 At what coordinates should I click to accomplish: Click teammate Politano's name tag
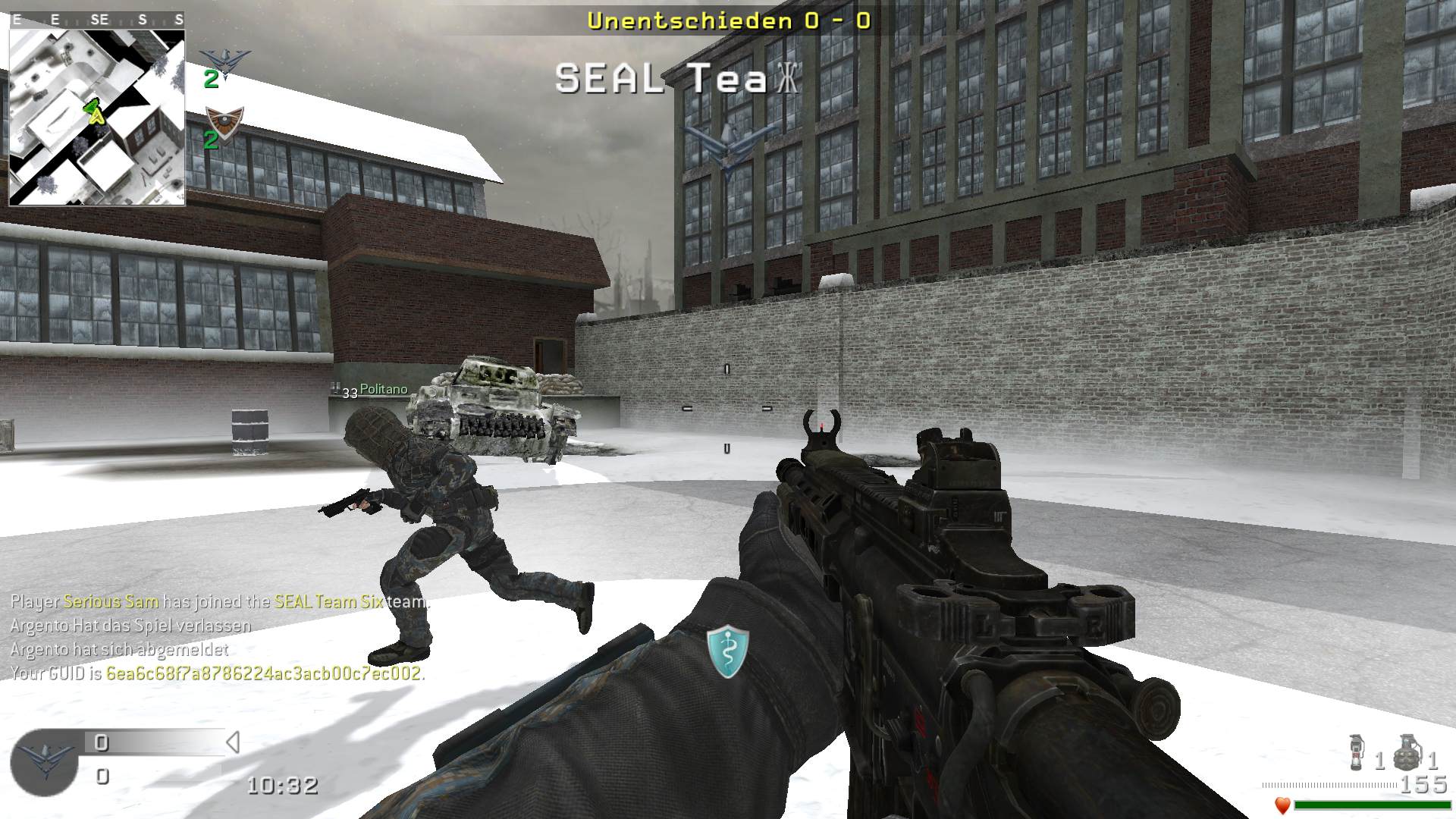click(x=383, y=389)
